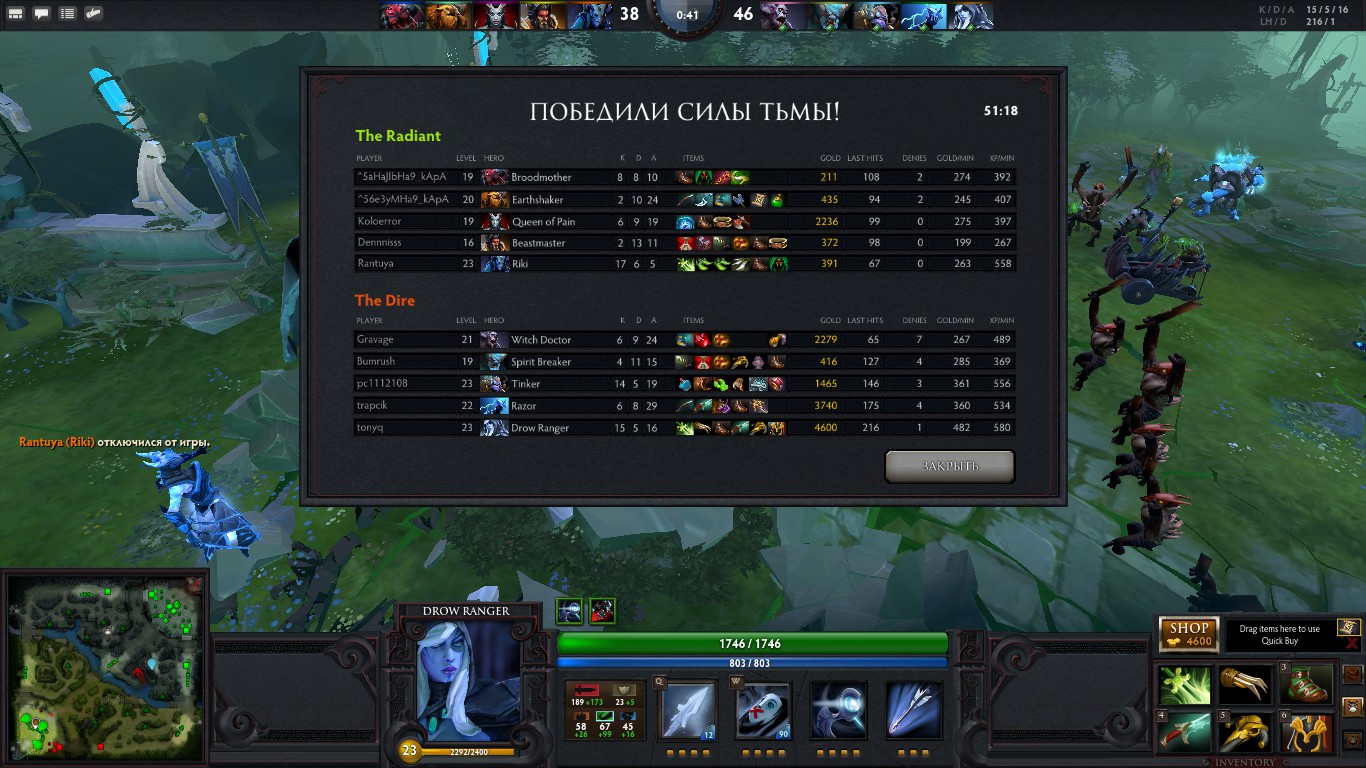The height and width of the screenshot is (768, 1366).
Task: Open the Shop
Action: pyautogui.click(x=1188, y=634)
